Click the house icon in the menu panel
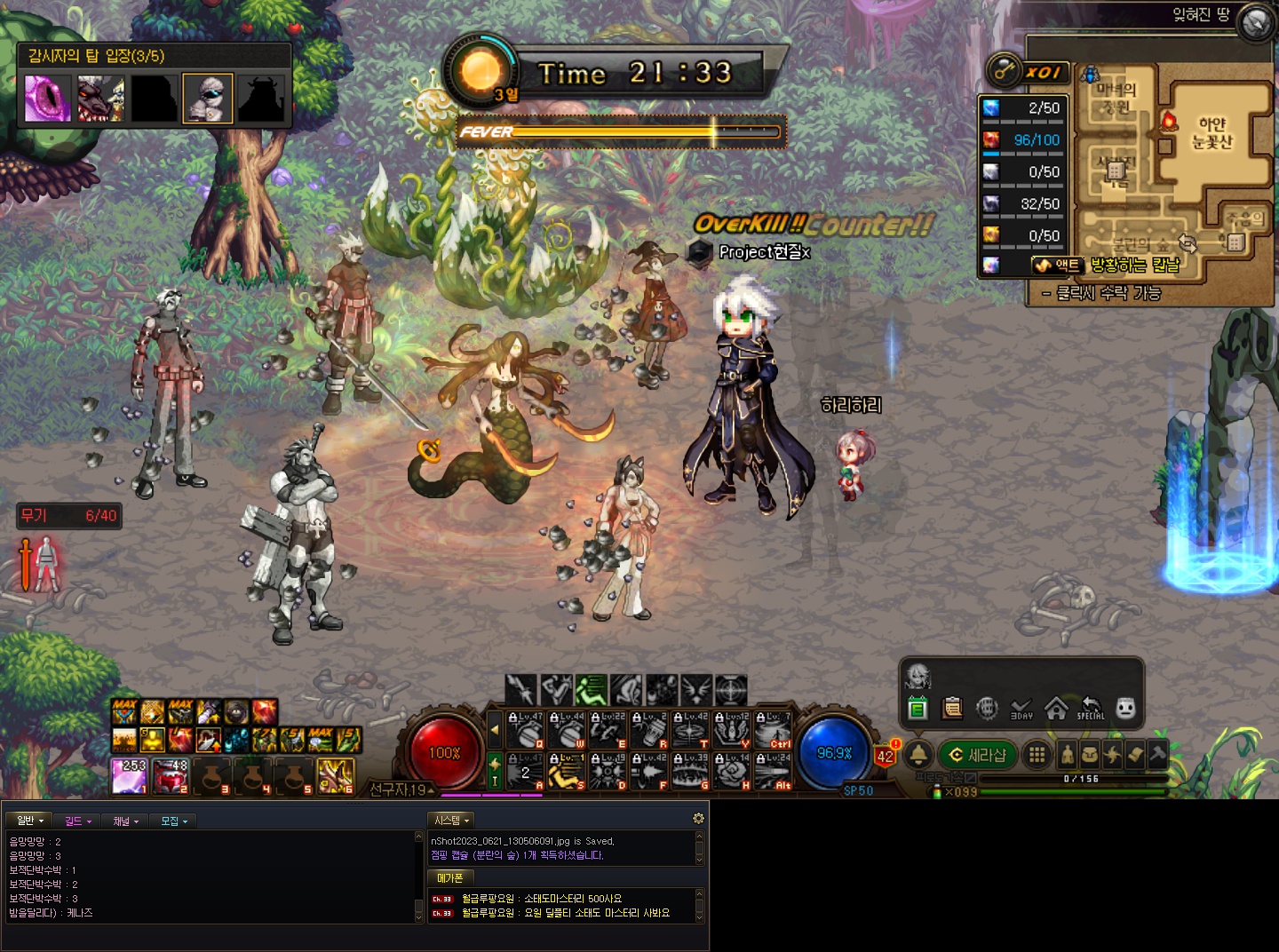The image size is (1279, 952). 1056,708
